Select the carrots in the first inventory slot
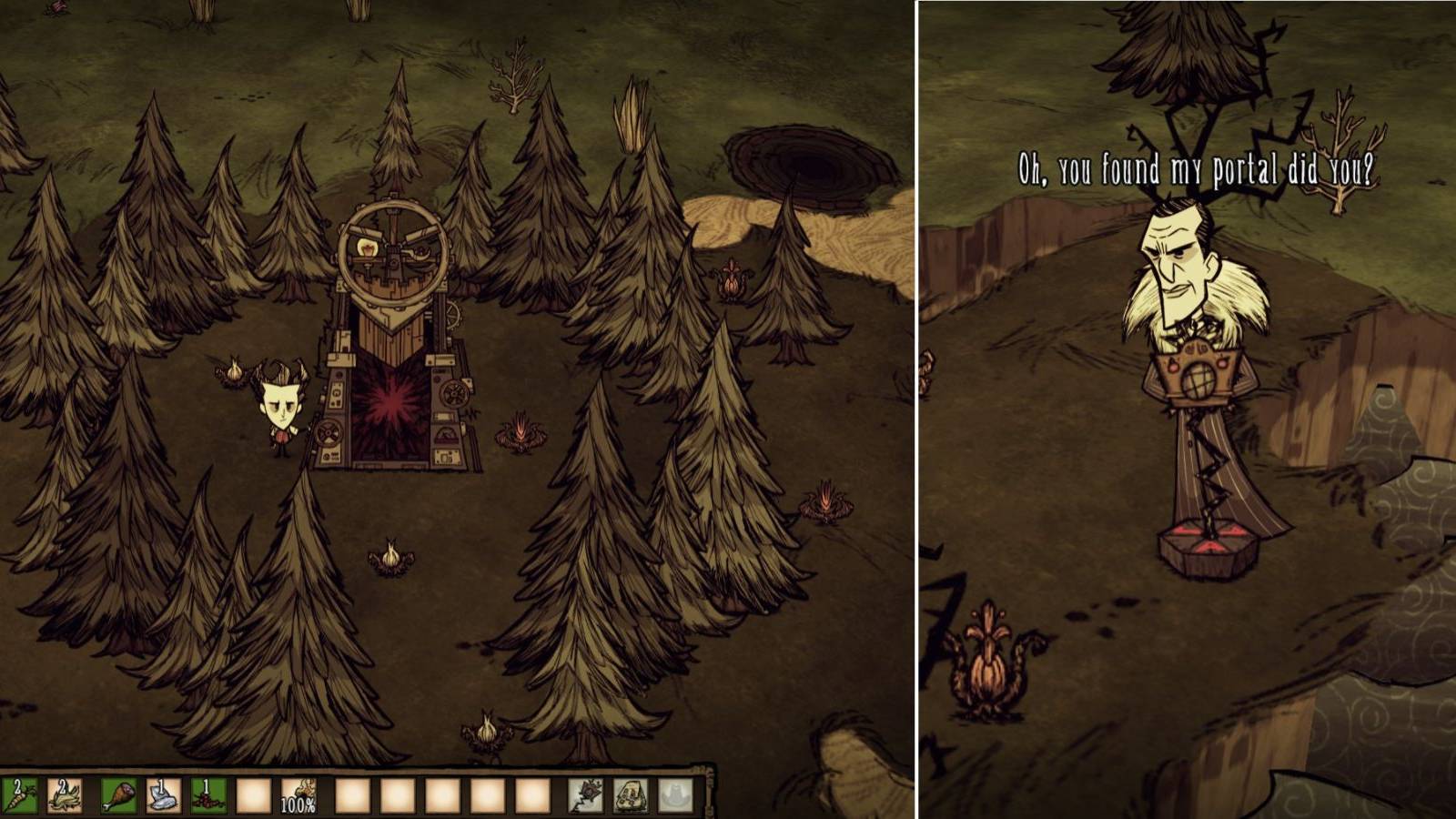This screenshot has width=1456, height=819. [20, 796]
